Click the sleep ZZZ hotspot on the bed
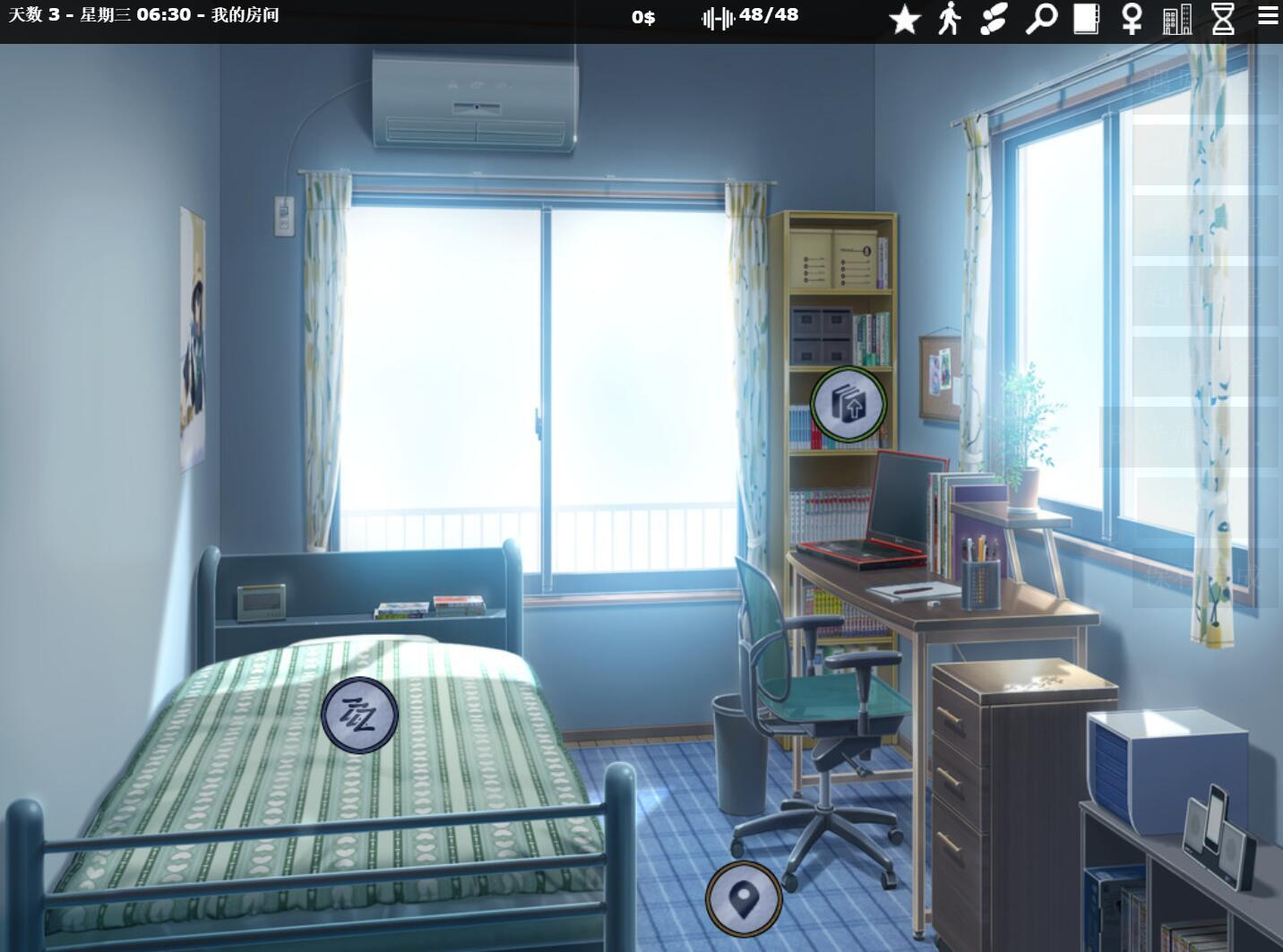 click(358, 716)
